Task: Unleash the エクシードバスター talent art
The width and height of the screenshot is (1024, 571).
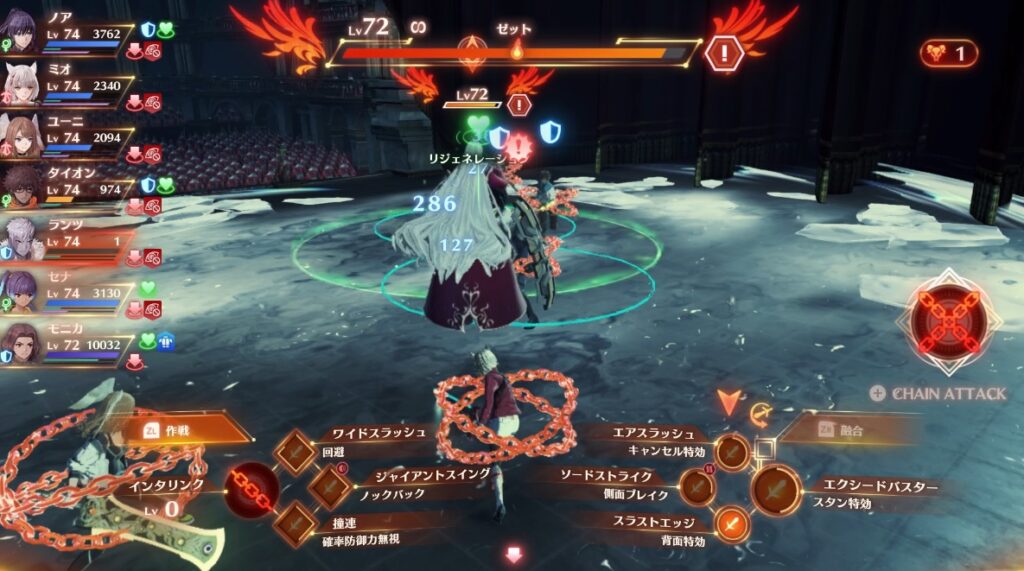Action: tap(776, 489)
